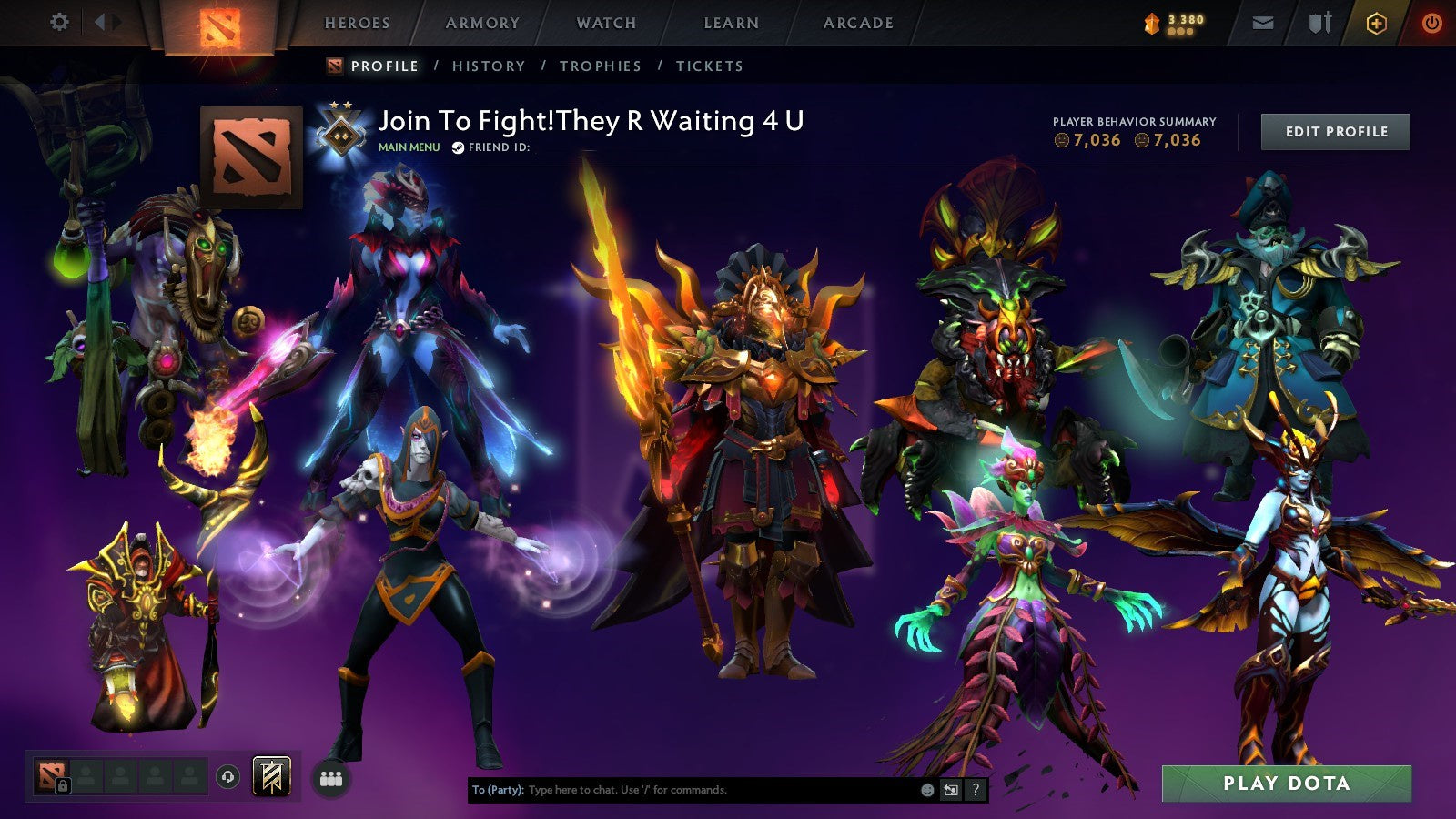The width and height of the screenshot is (1456, 819).
Task: Click the guild banner icon bottom left
Action: coord(271,776)
